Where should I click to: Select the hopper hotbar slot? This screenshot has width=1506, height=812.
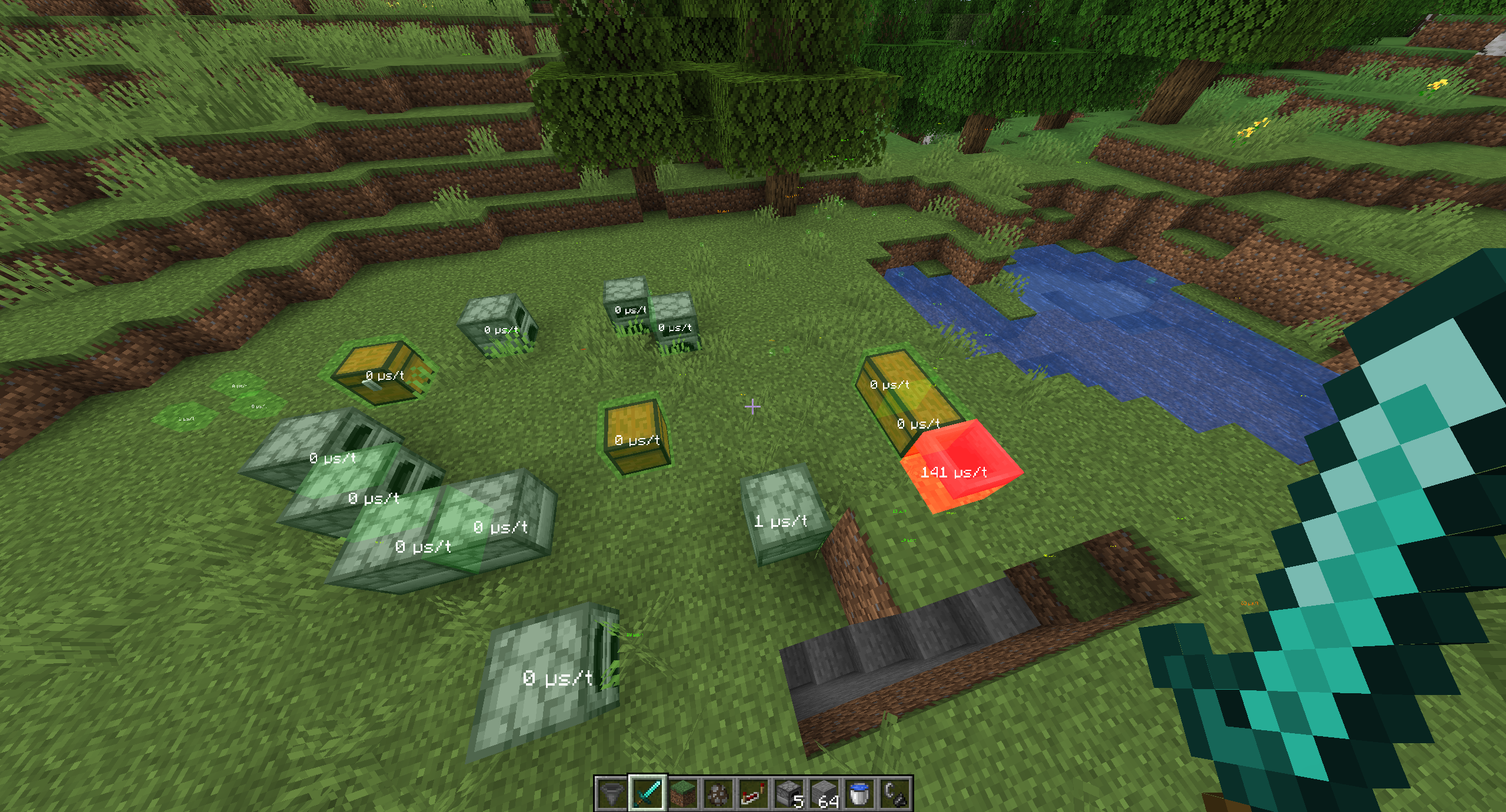(x=612, y=793)
